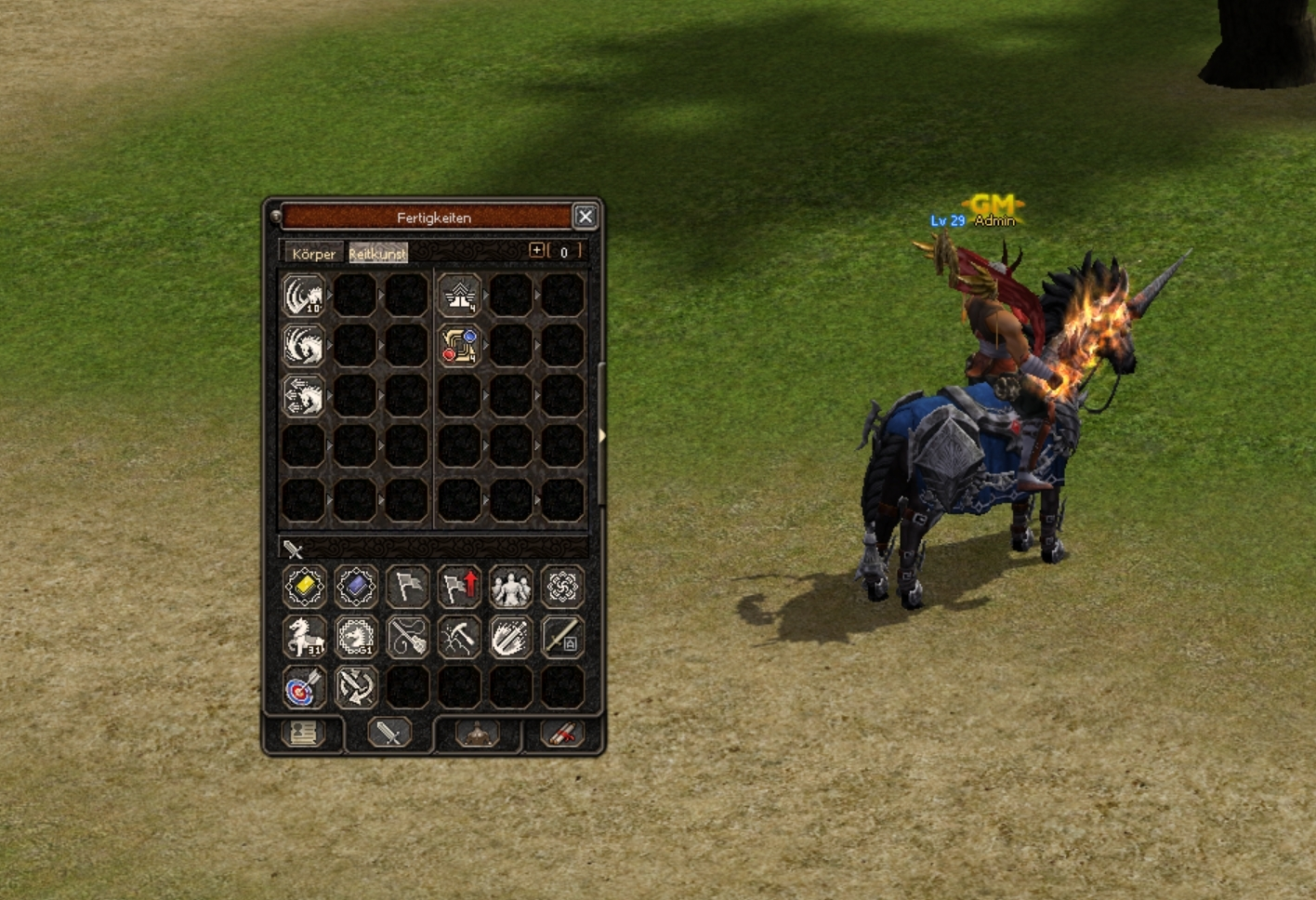The height and width of the screenshot is (900, 1316).
Task: Choose the flag with red arrow skill
Action: pos(459,586)
